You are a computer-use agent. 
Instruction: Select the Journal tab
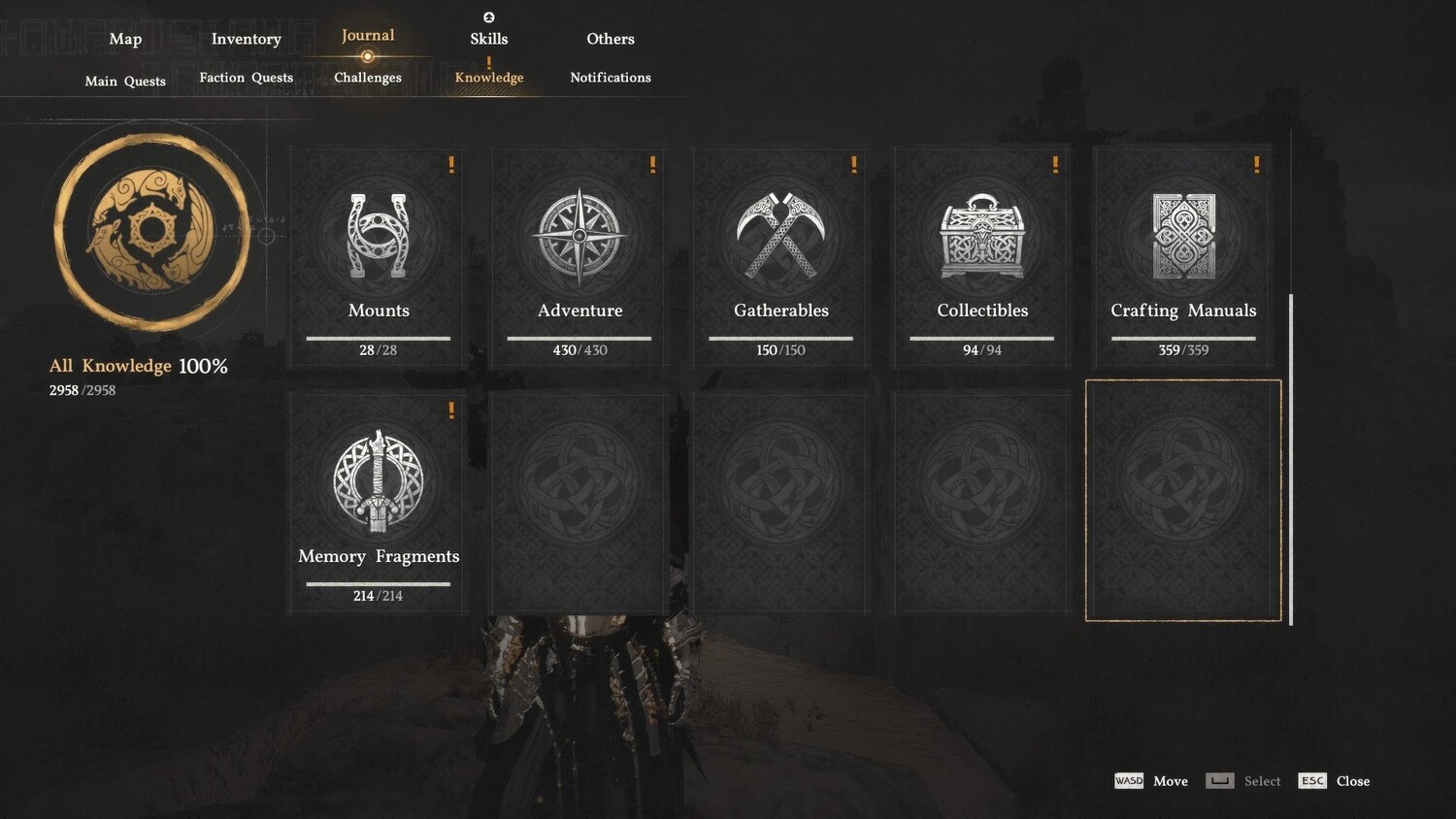pos(367,36)
